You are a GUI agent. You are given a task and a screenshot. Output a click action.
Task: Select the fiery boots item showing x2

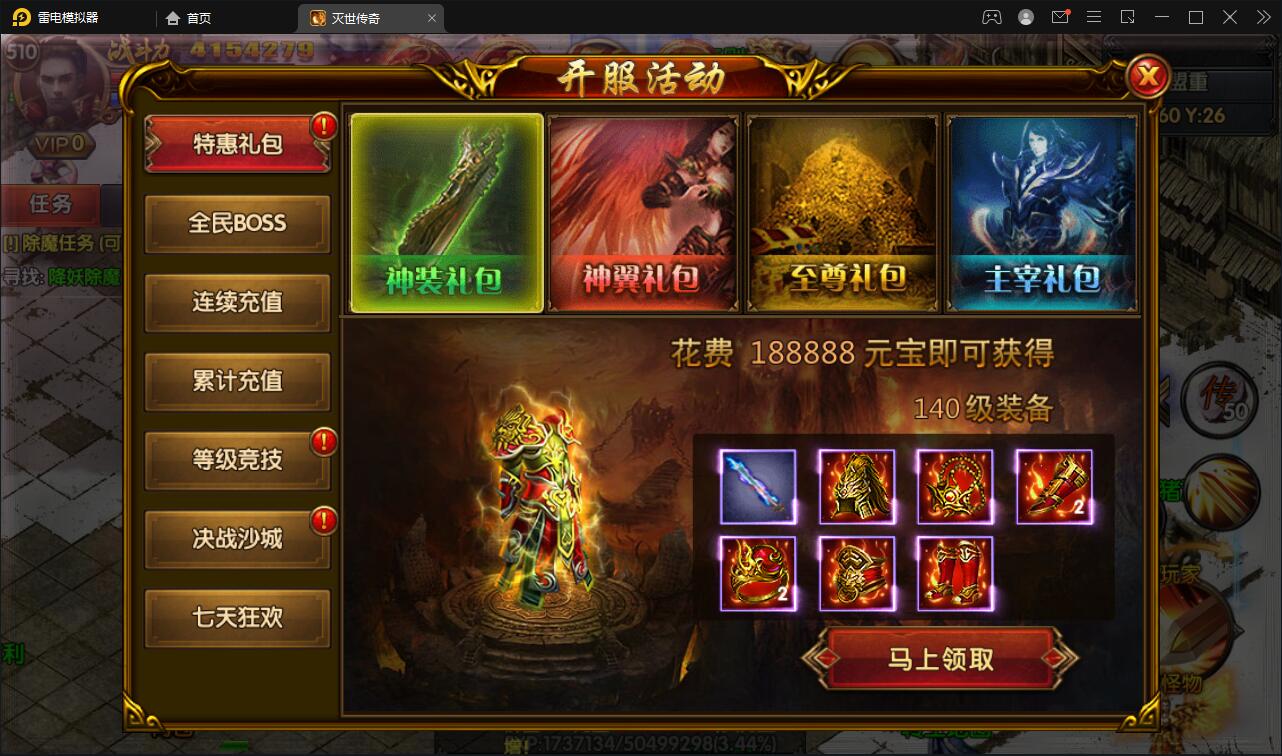[x=1053, y=488]
